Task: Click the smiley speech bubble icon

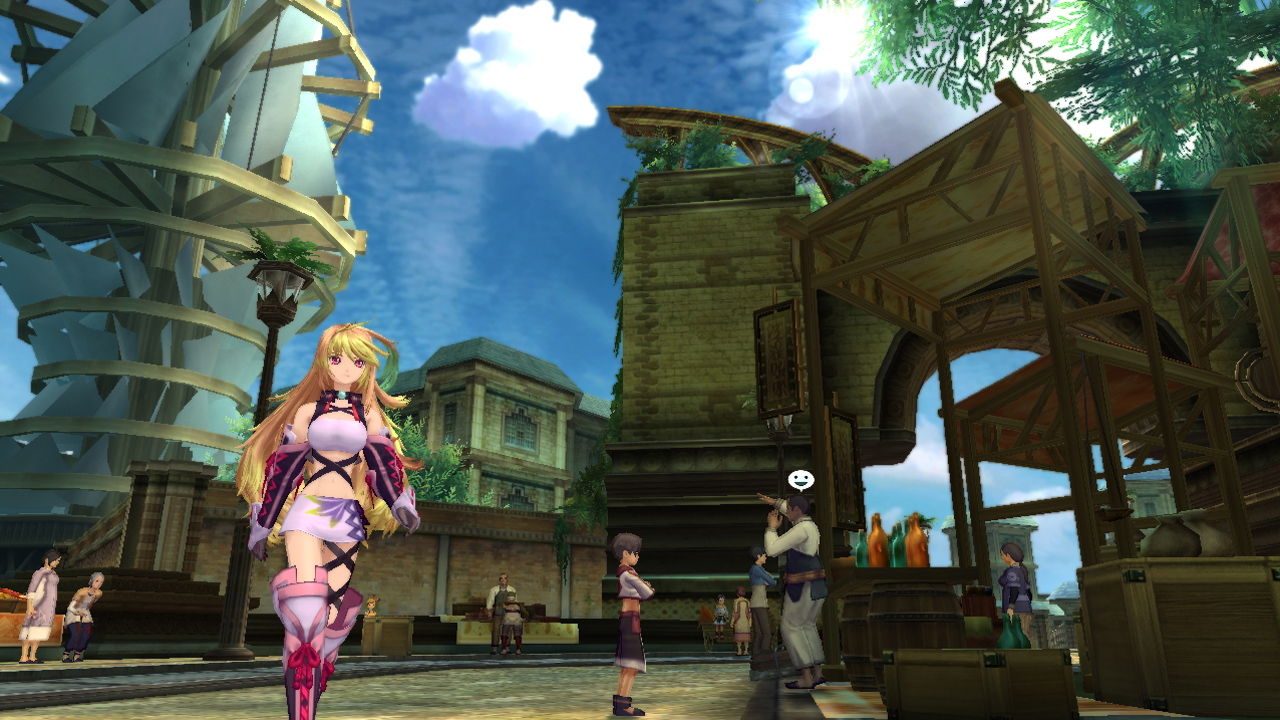Action: click(800, 480)
